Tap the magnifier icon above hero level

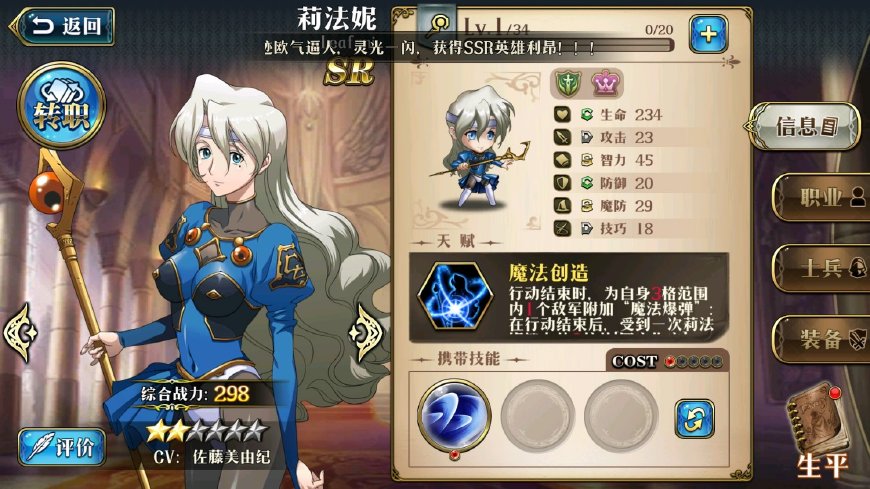(x=436, y=23)
